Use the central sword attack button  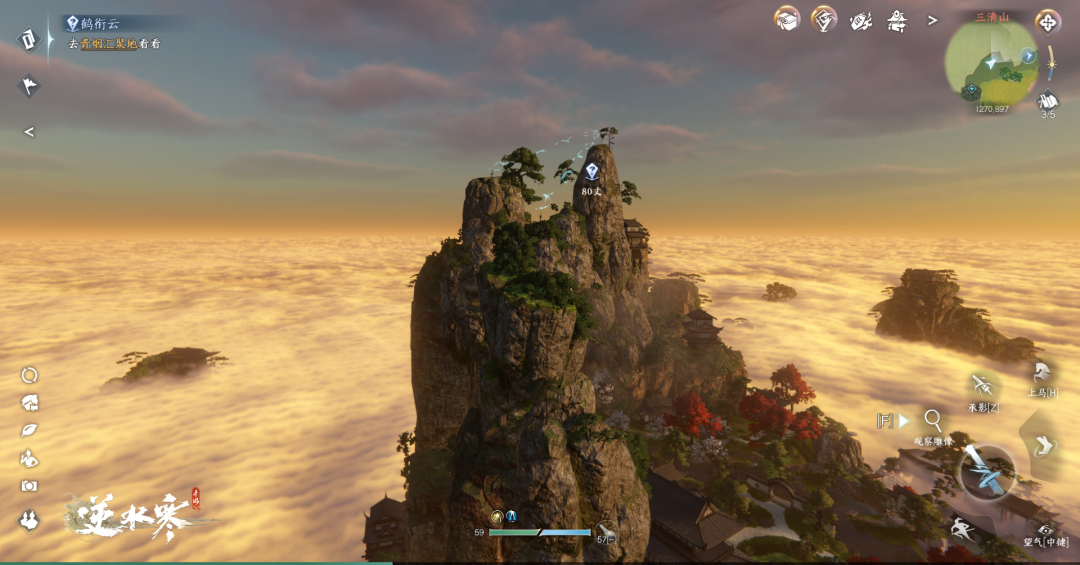click(x=987, y=471)
